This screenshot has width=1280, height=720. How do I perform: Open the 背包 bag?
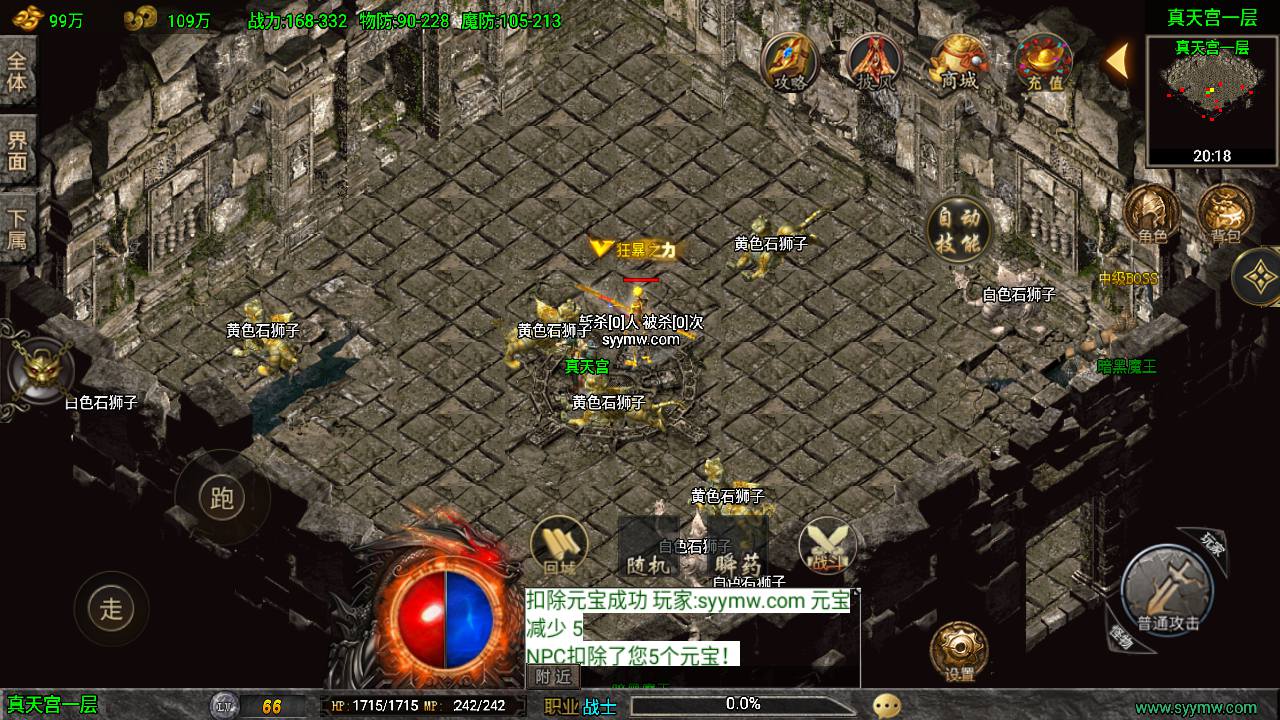(1225, 214)
